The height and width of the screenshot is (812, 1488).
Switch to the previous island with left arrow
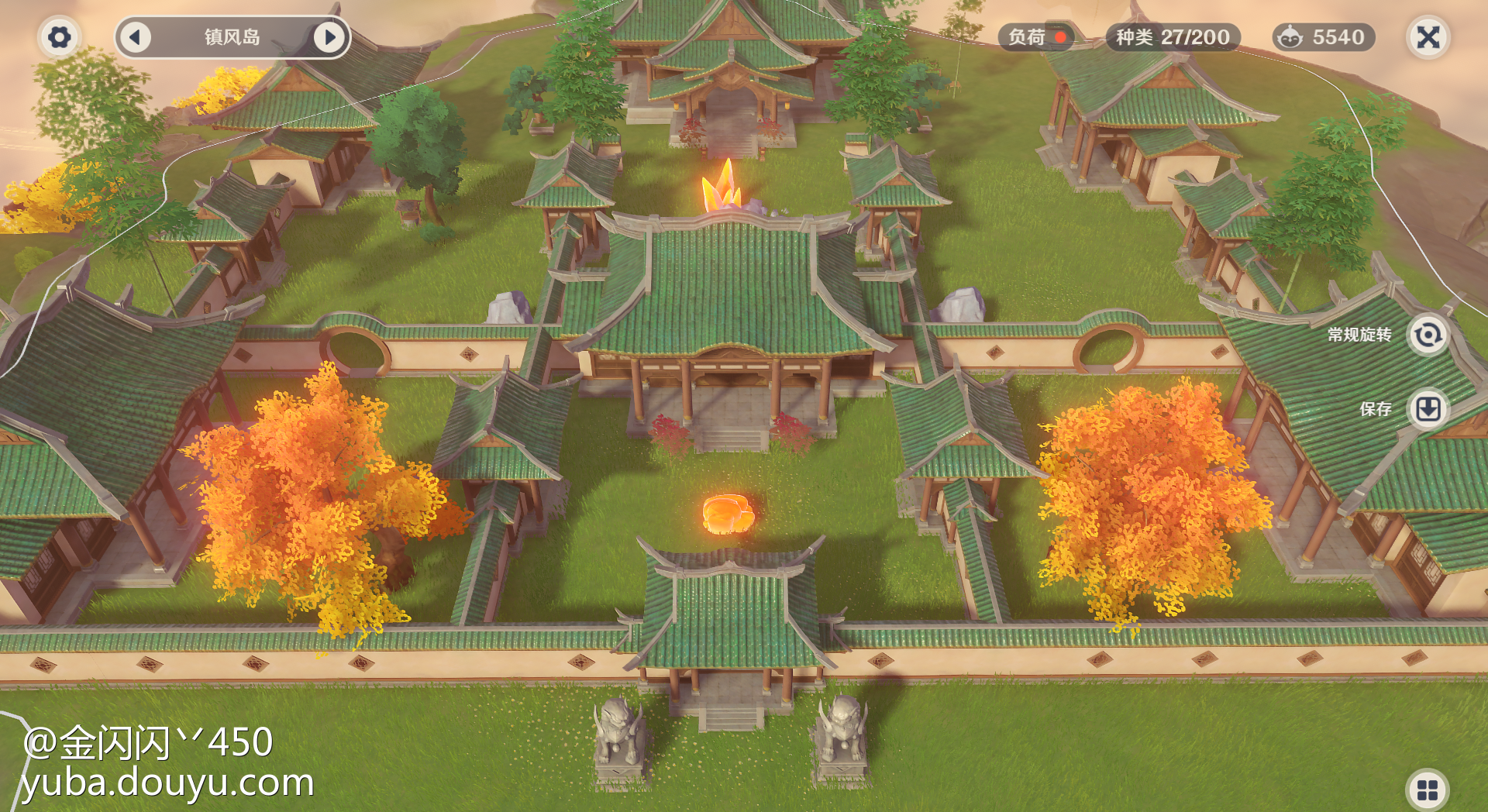[x=136, y=37]
